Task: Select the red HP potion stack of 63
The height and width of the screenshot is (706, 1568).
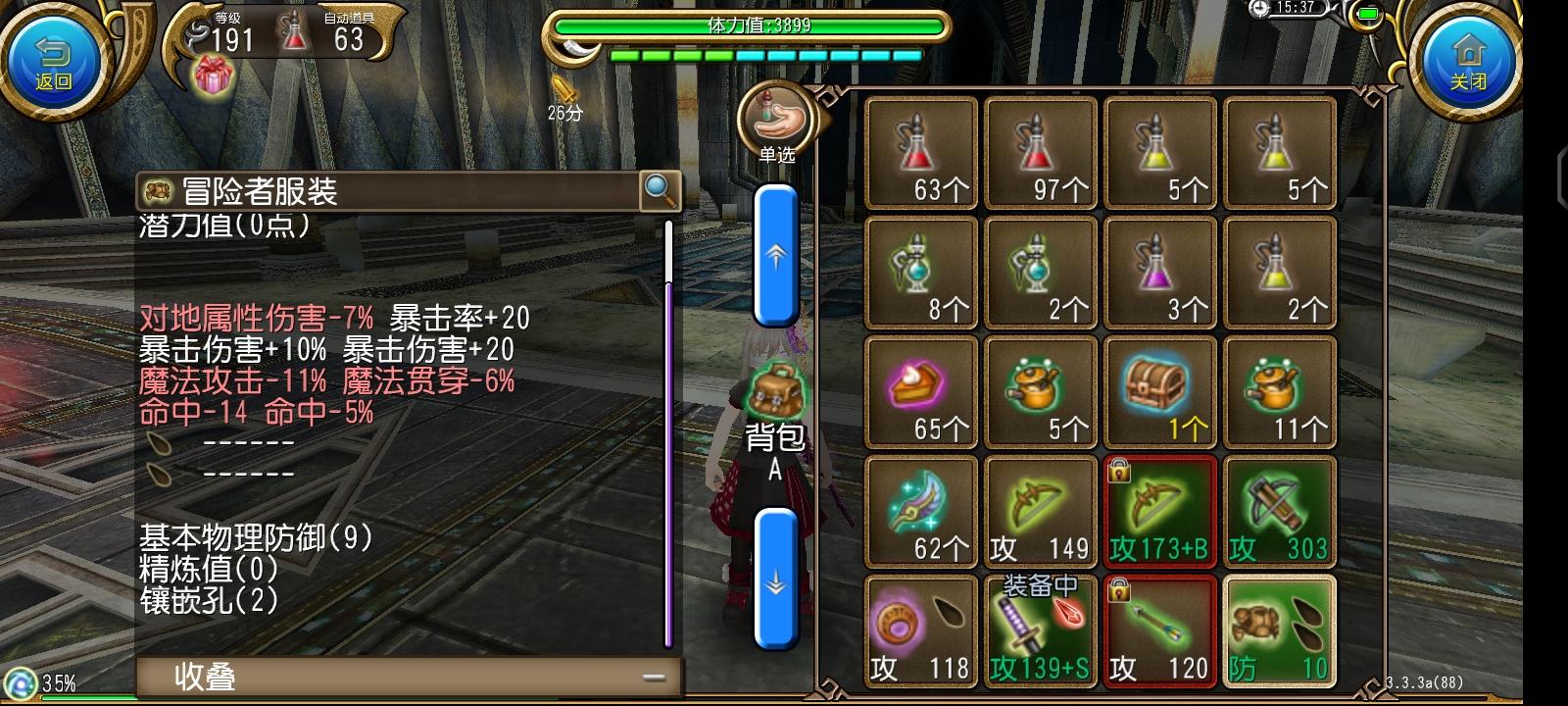Action: pos(921,152)
